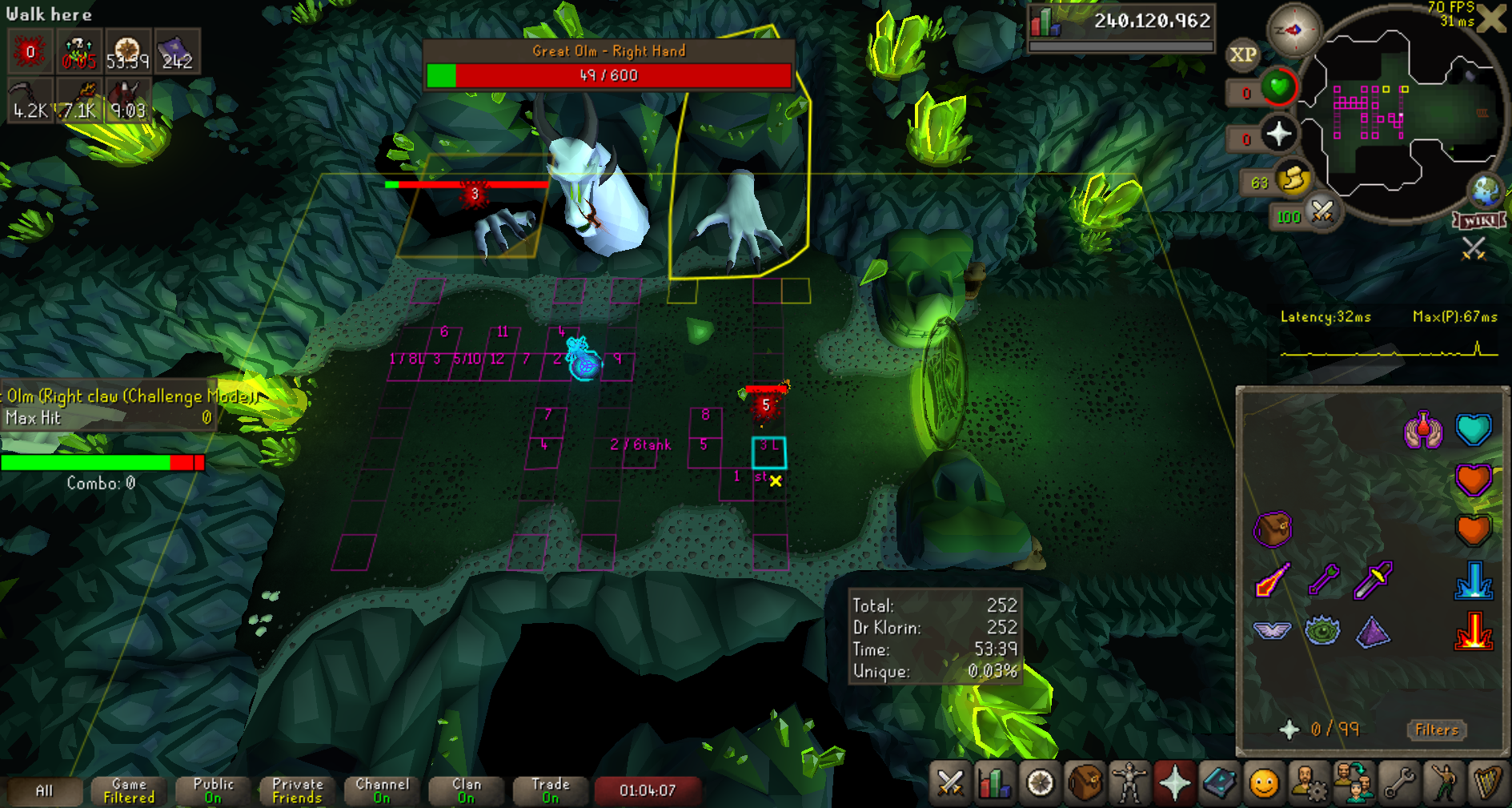Open the Worn Equipment tab
1512x808 pixels.
coord(1129,782)
